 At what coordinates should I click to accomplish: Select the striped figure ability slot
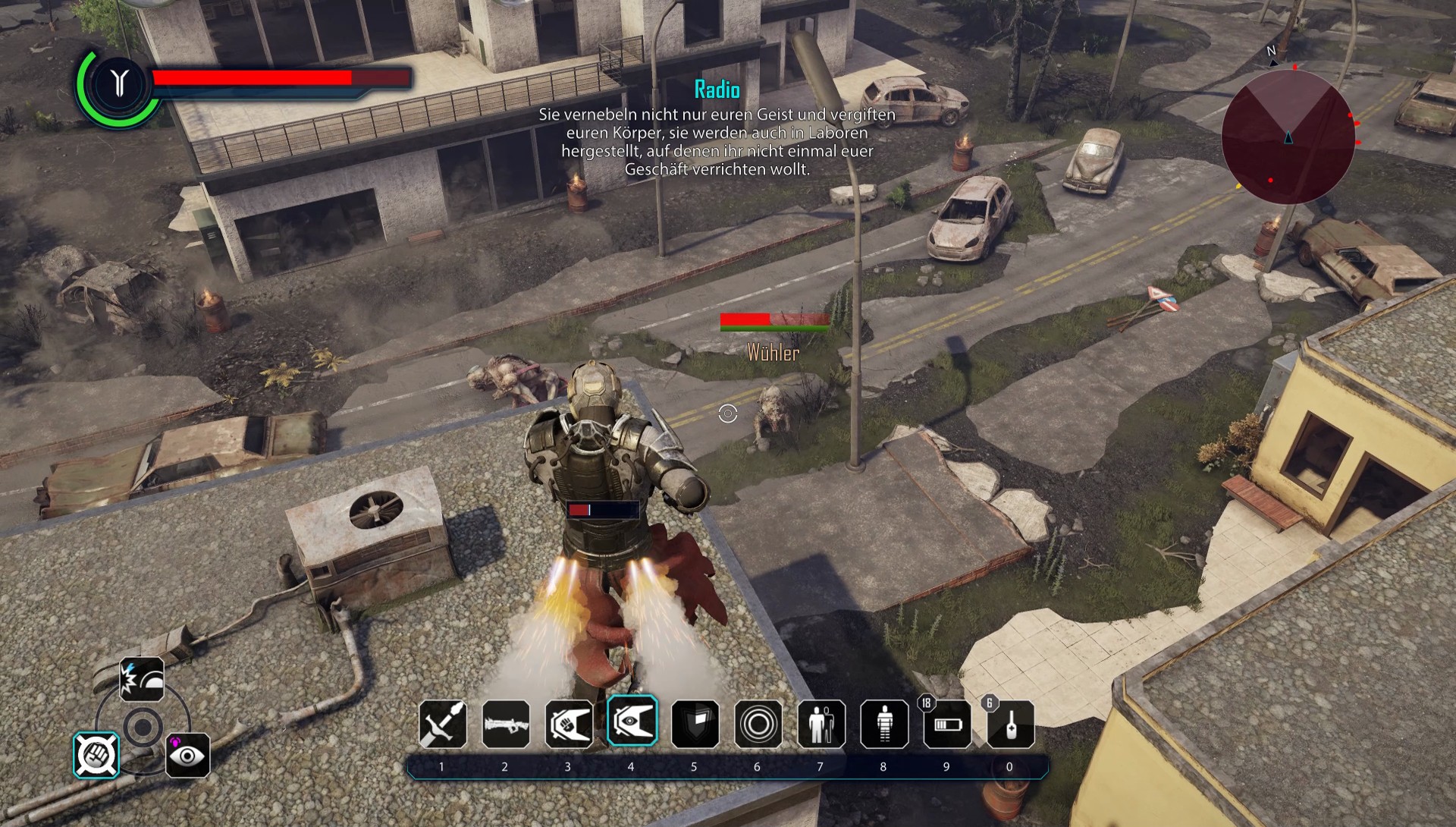(x=883, y=724)
